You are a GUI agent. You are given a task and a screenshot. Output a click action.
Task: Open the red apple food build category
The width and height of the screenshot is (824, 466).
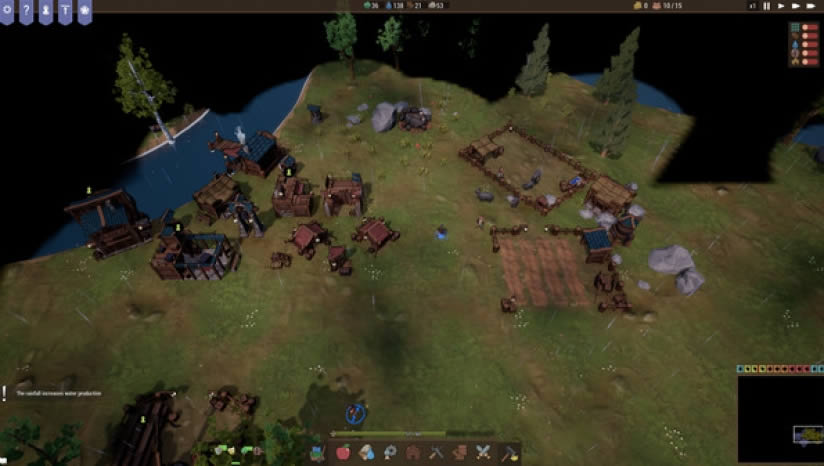343,452
